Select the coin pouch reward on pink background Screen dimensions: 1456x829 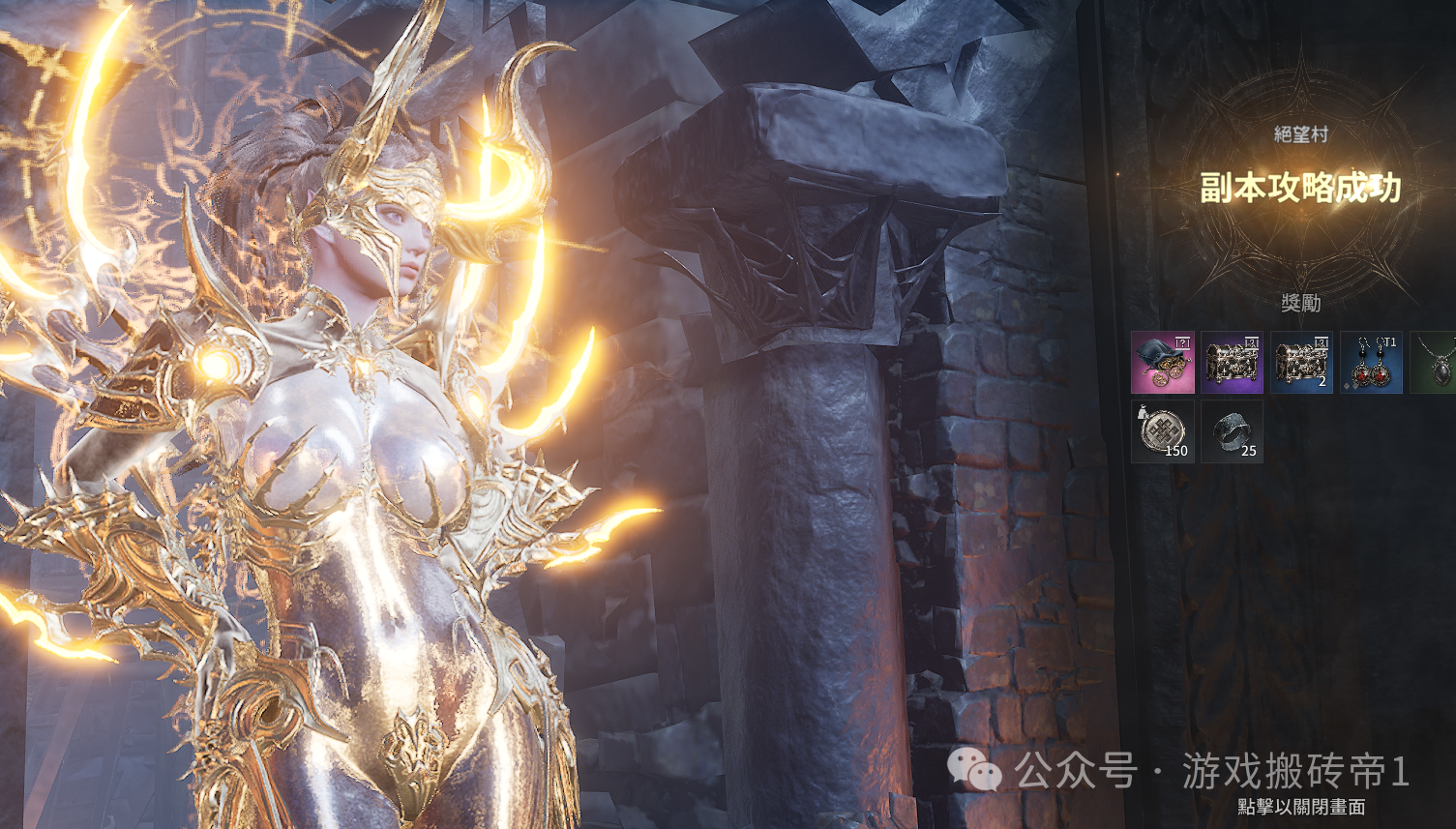click(1162, 363)
